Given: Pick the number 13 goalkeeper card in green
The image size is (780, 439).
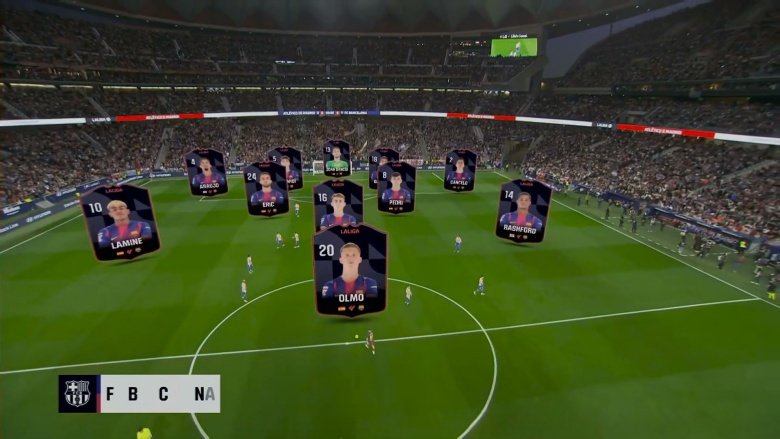Looking at the screenshot, I should tap(337, 158).
